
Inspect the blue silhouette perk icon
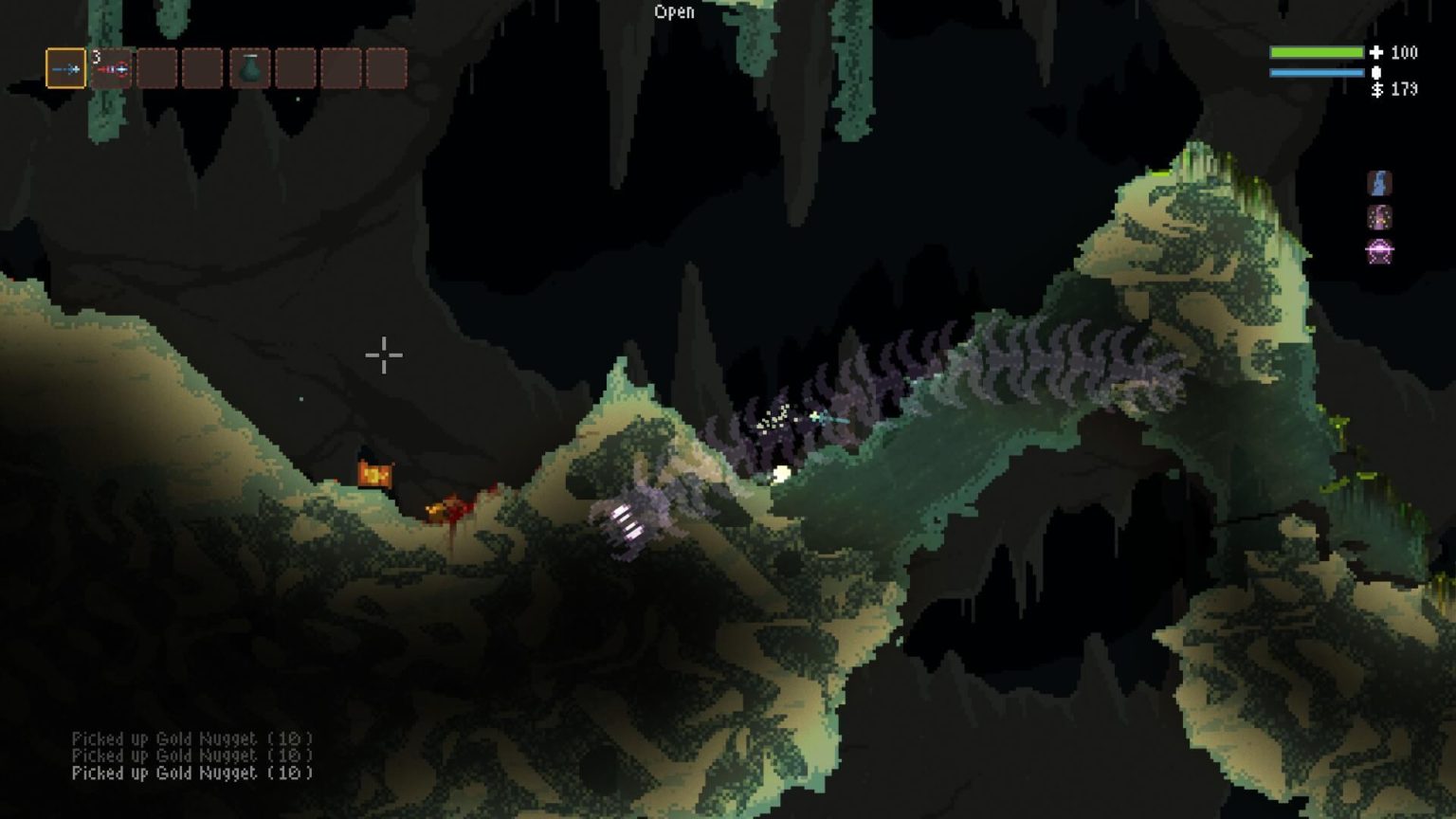point(1379,183)
